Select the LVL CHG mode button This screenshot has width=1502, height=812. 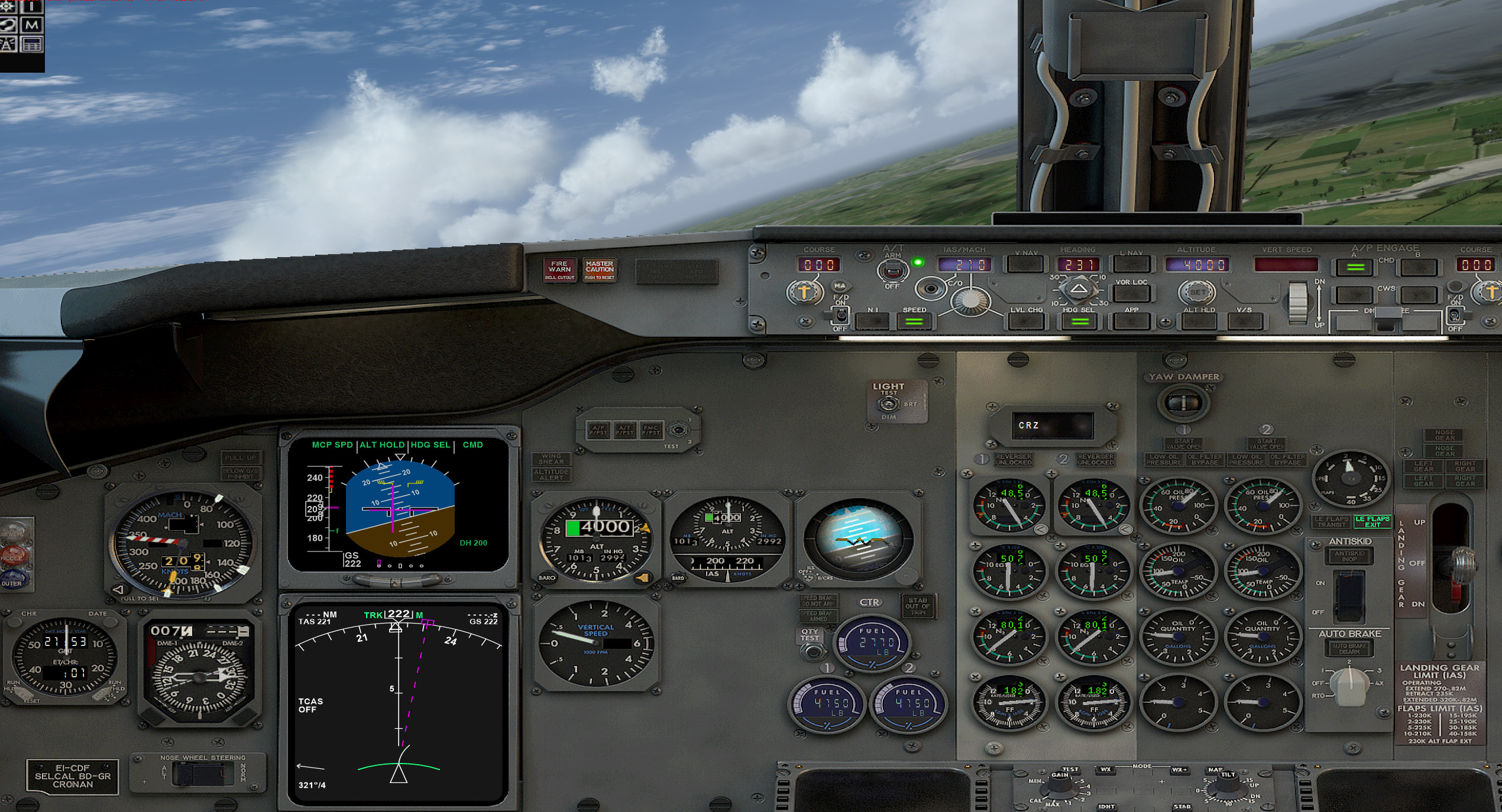pos(1026,321)
